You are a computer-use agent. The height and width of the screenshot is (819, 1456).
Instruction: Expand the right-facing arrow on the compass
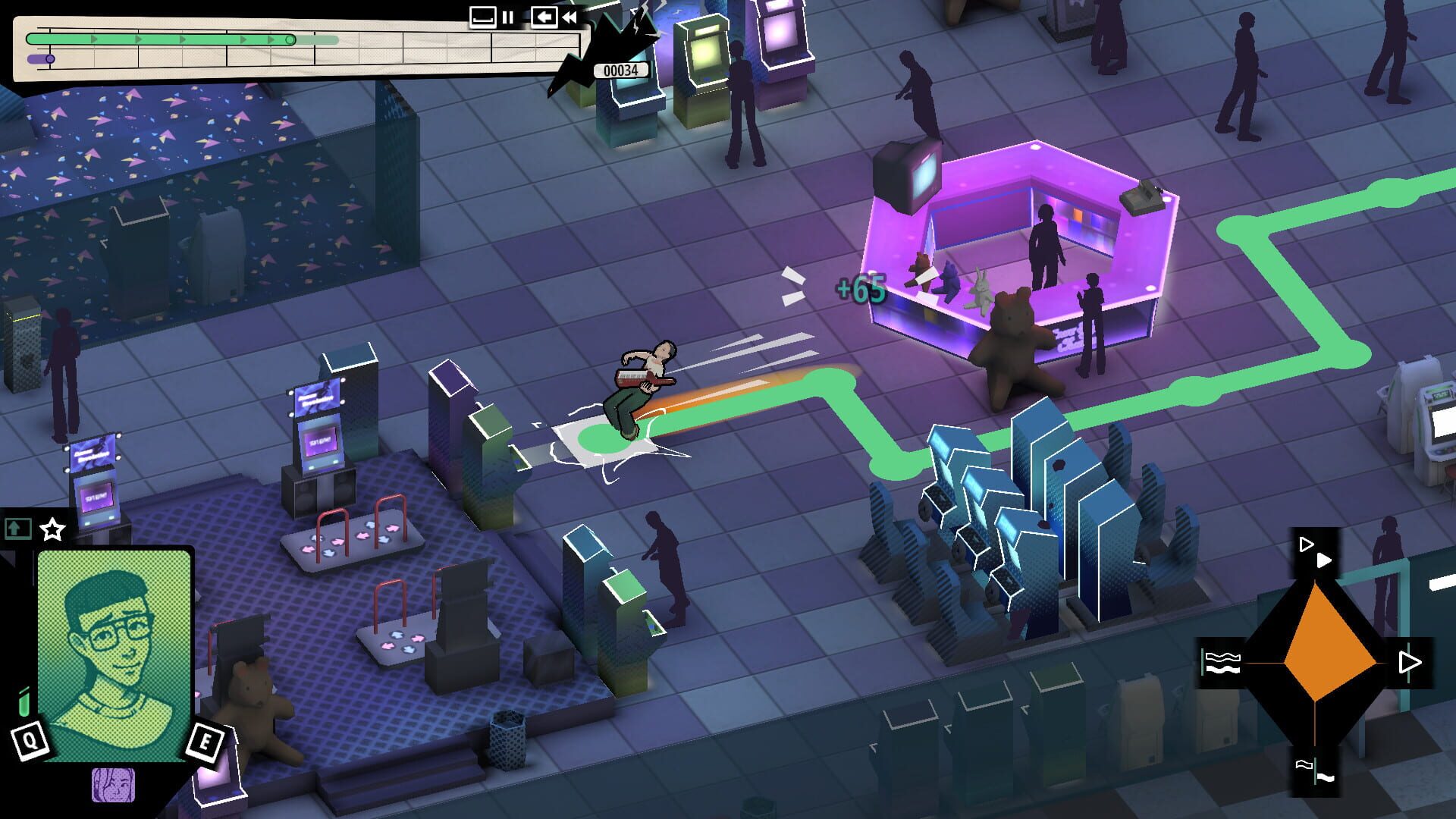1409,661
